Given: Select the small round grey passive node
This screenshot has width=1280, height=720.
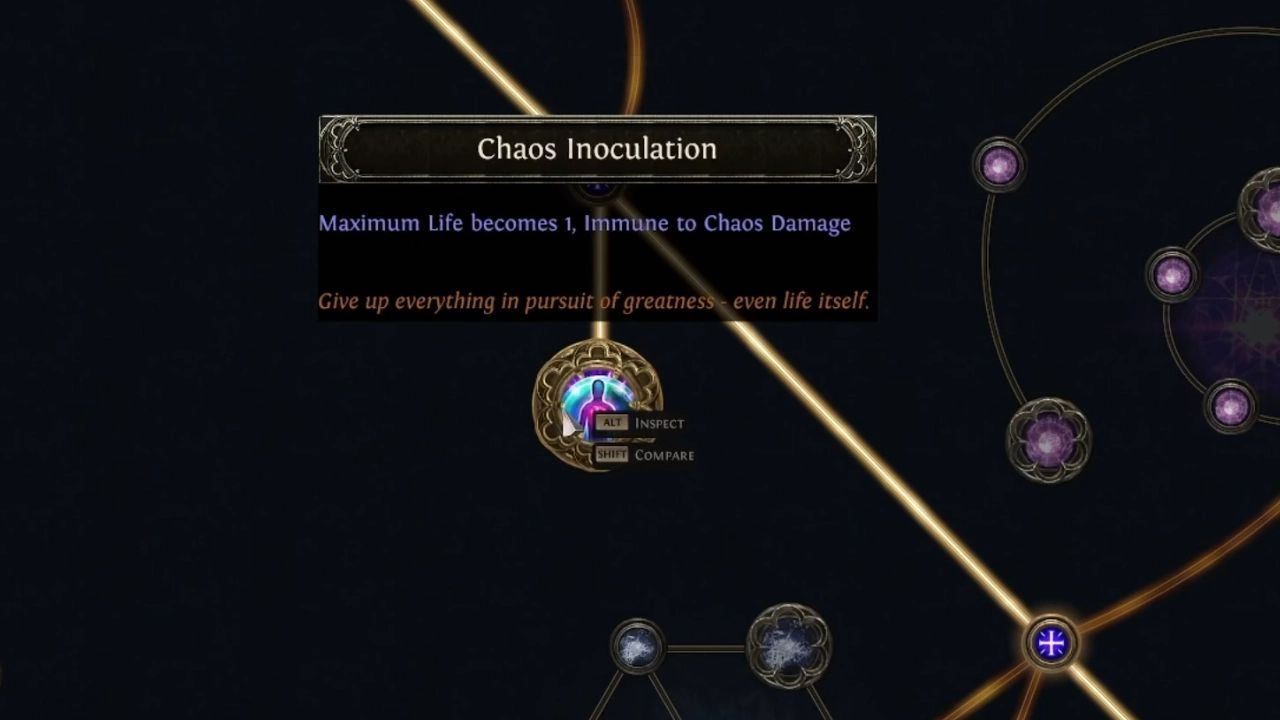Looking at the screenshot, I should [x=636, y=648].
